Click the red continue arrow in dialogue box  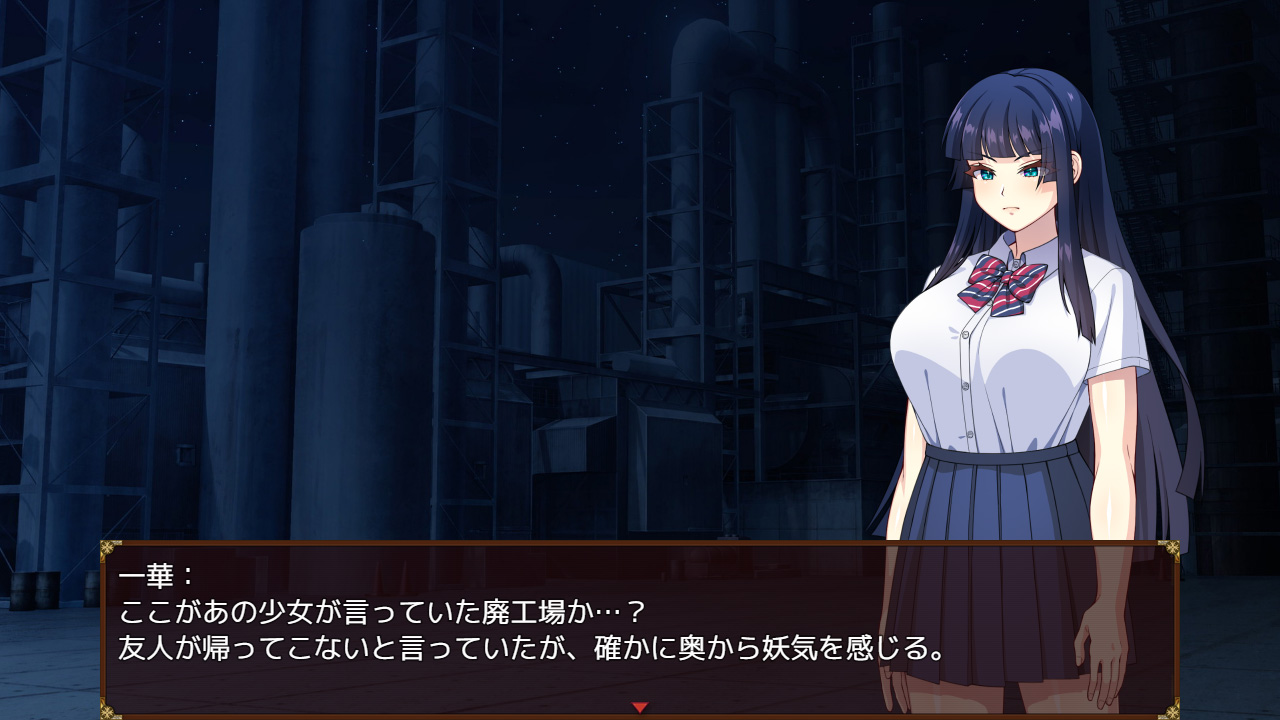640,707
